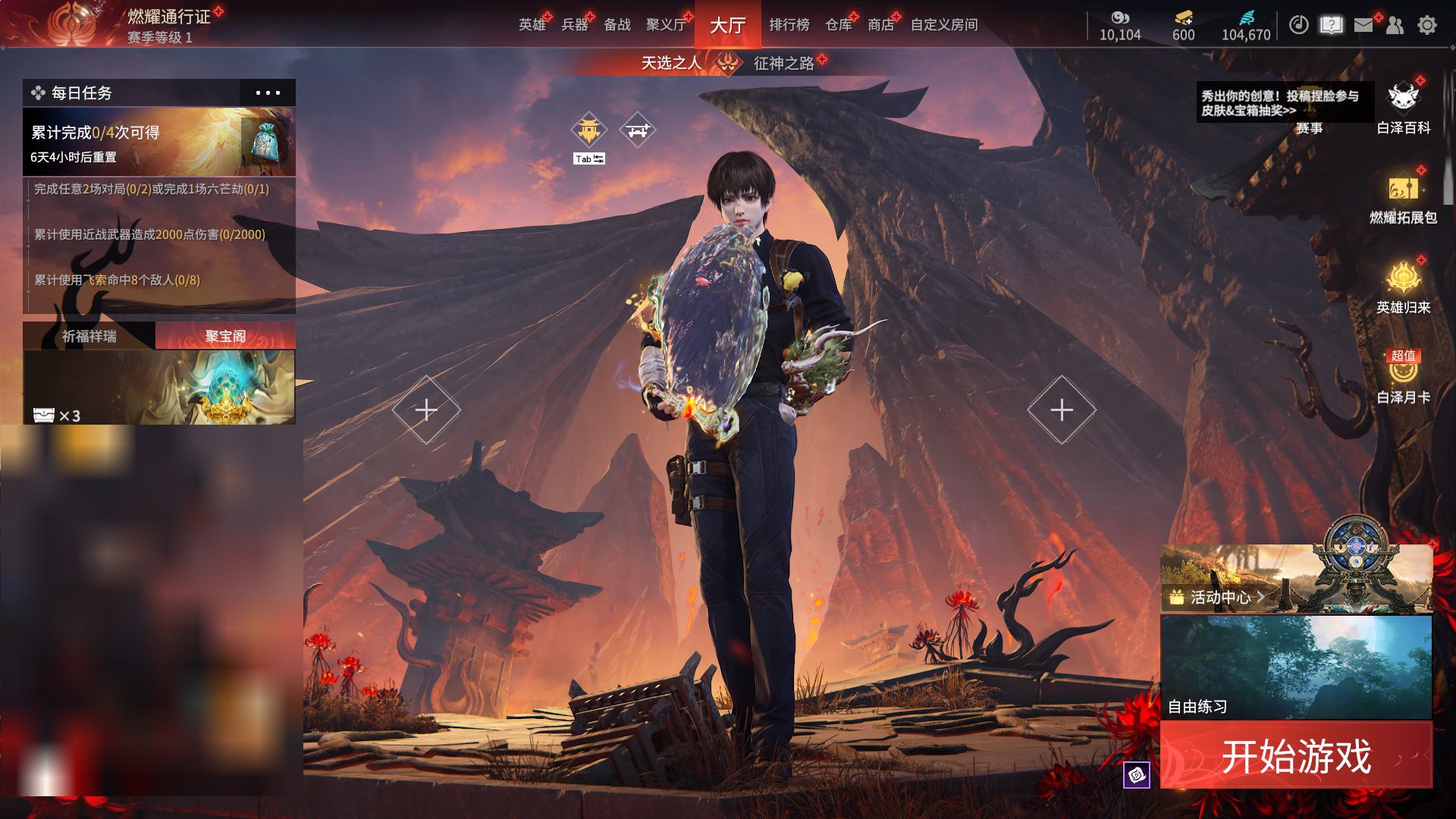Enter 自由练习 free practice mode
The height and width of the screenshot is (819, 1456).
tap(1296, 667)
